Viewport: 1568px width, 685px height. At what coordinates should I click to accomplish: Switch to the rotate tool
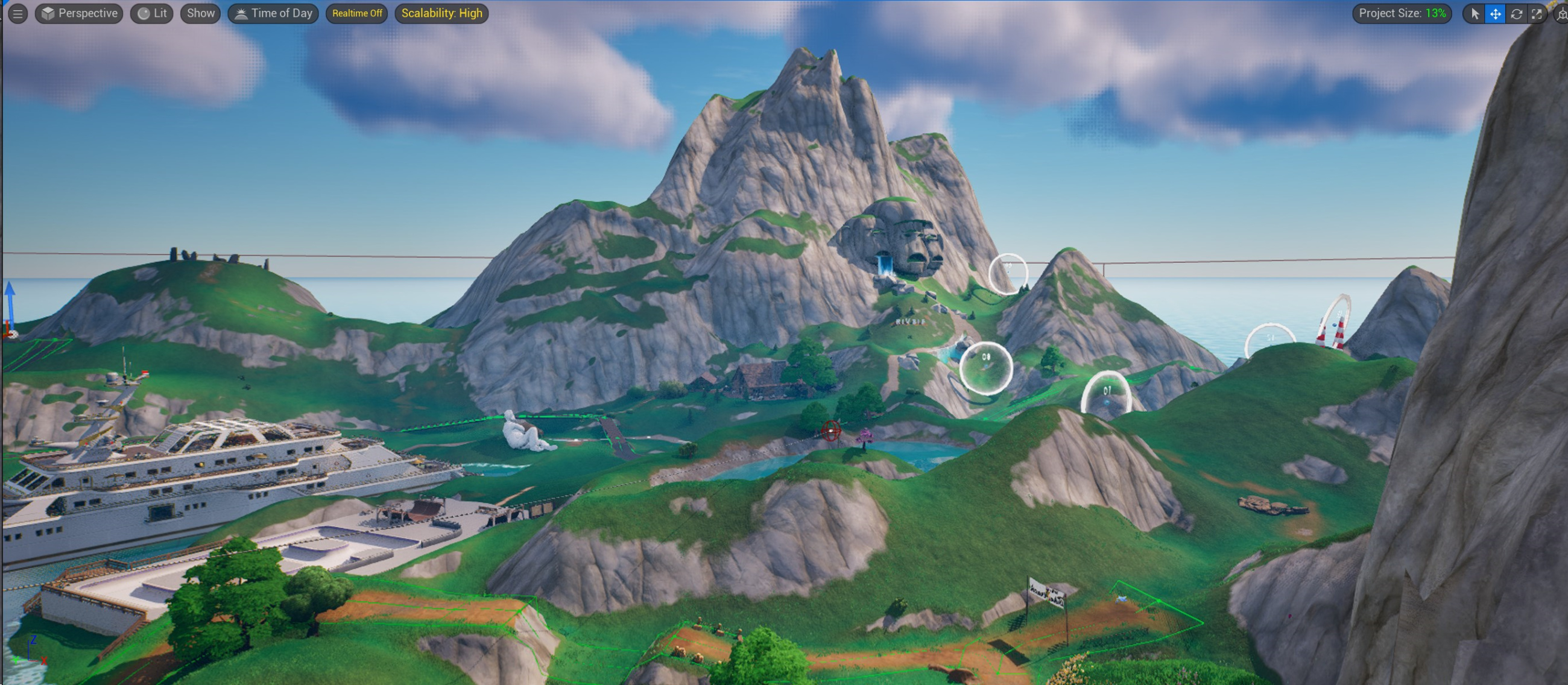pyautogui.click(x=1516, y=14)
